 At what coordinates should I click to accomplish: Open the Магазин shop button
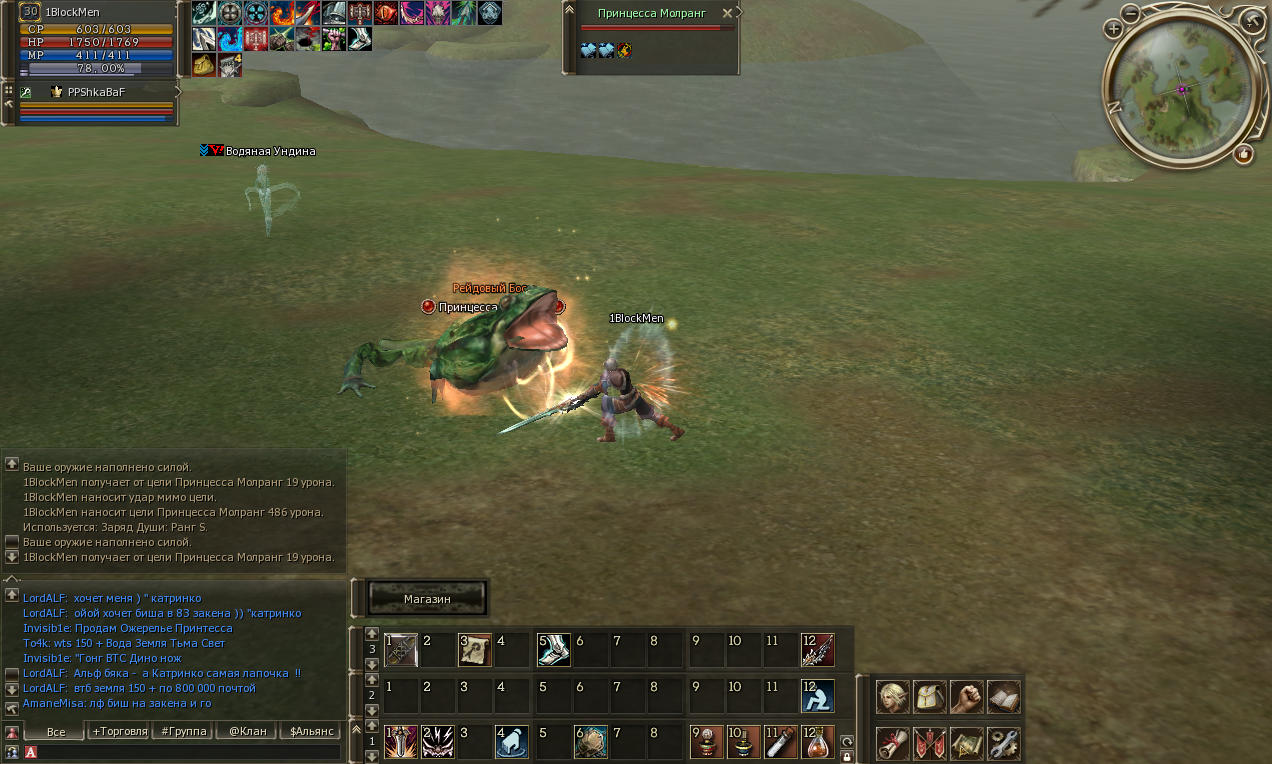pyautogui.click(x=427, y=598)
